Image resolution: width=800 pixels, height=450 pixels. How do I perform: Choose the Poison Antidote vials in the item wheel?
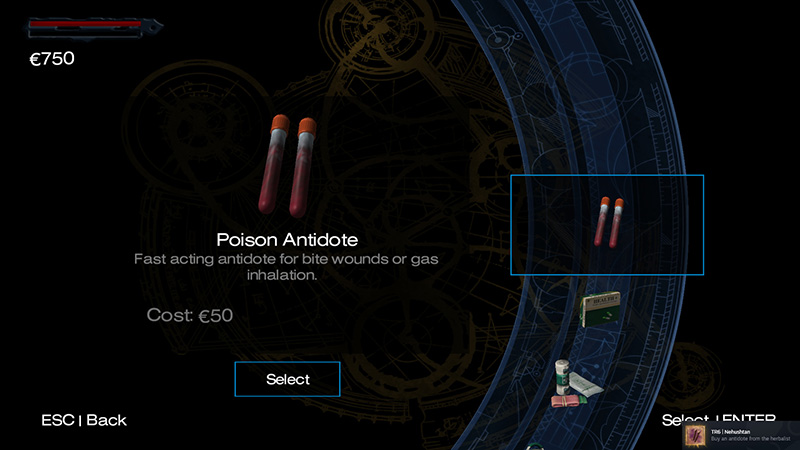click(x=607, y=224)
